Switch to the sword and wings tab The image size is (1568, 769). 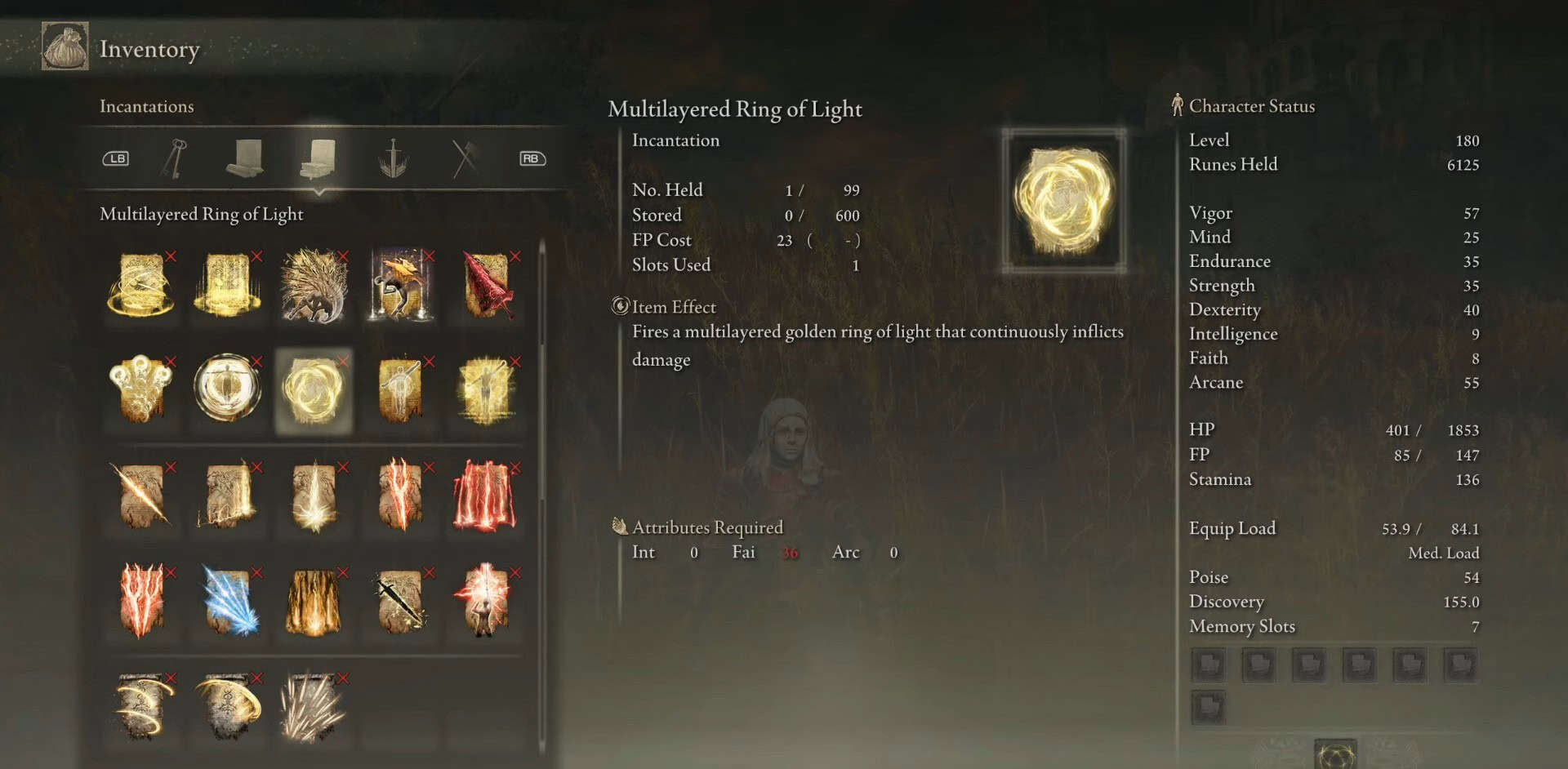point(393,158)
